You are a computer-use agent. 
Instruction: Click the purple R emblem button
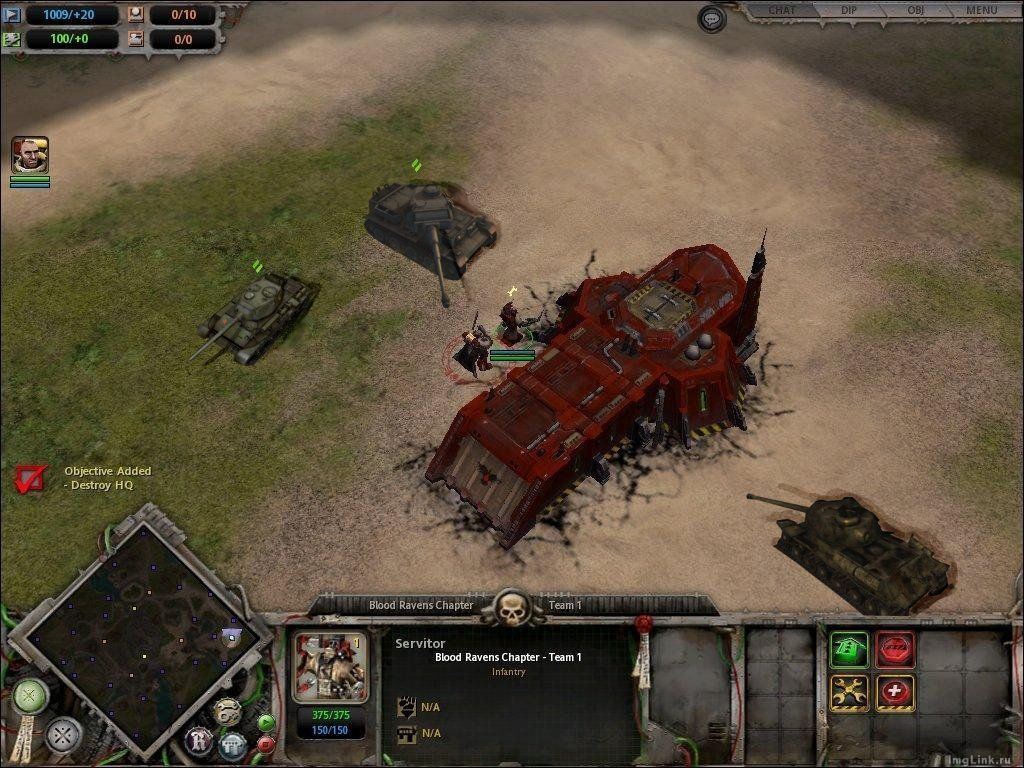(198, 742)
